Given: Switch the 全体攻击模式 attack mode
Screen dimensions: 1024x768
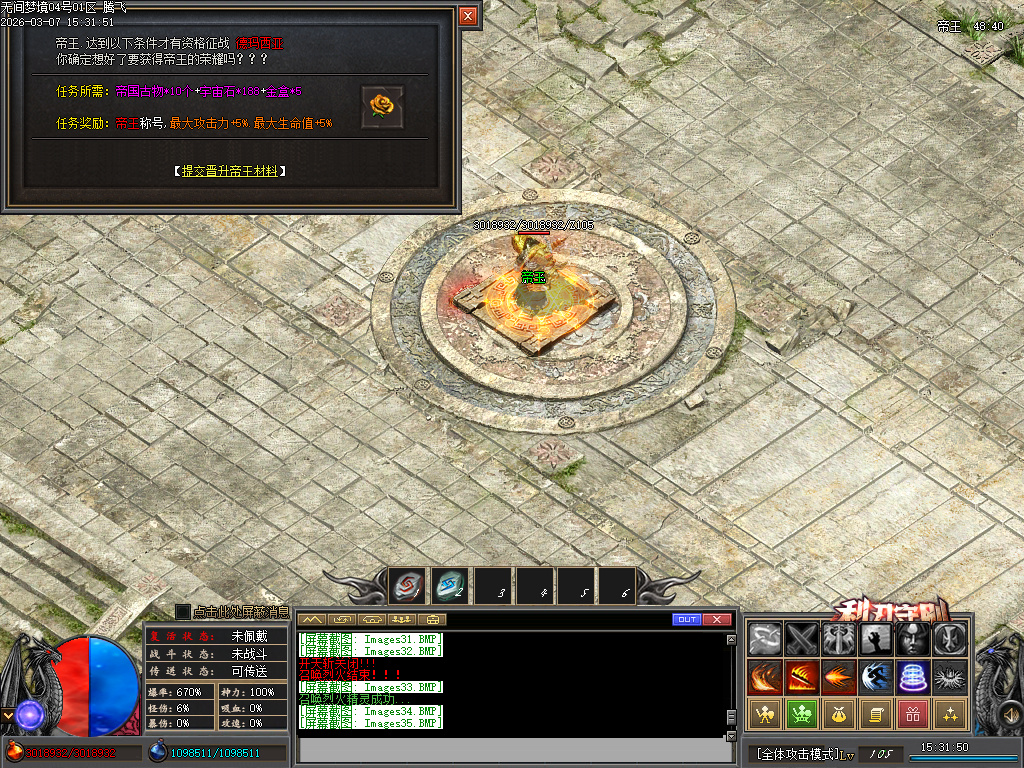Looking at the screenshot, I should point(798,753).
